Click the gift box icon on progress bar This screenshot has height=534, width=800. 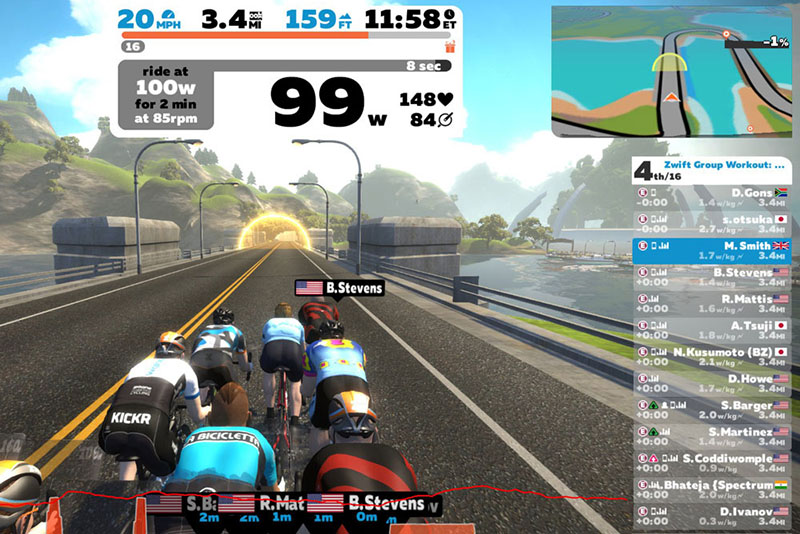(x=449, y=46)
